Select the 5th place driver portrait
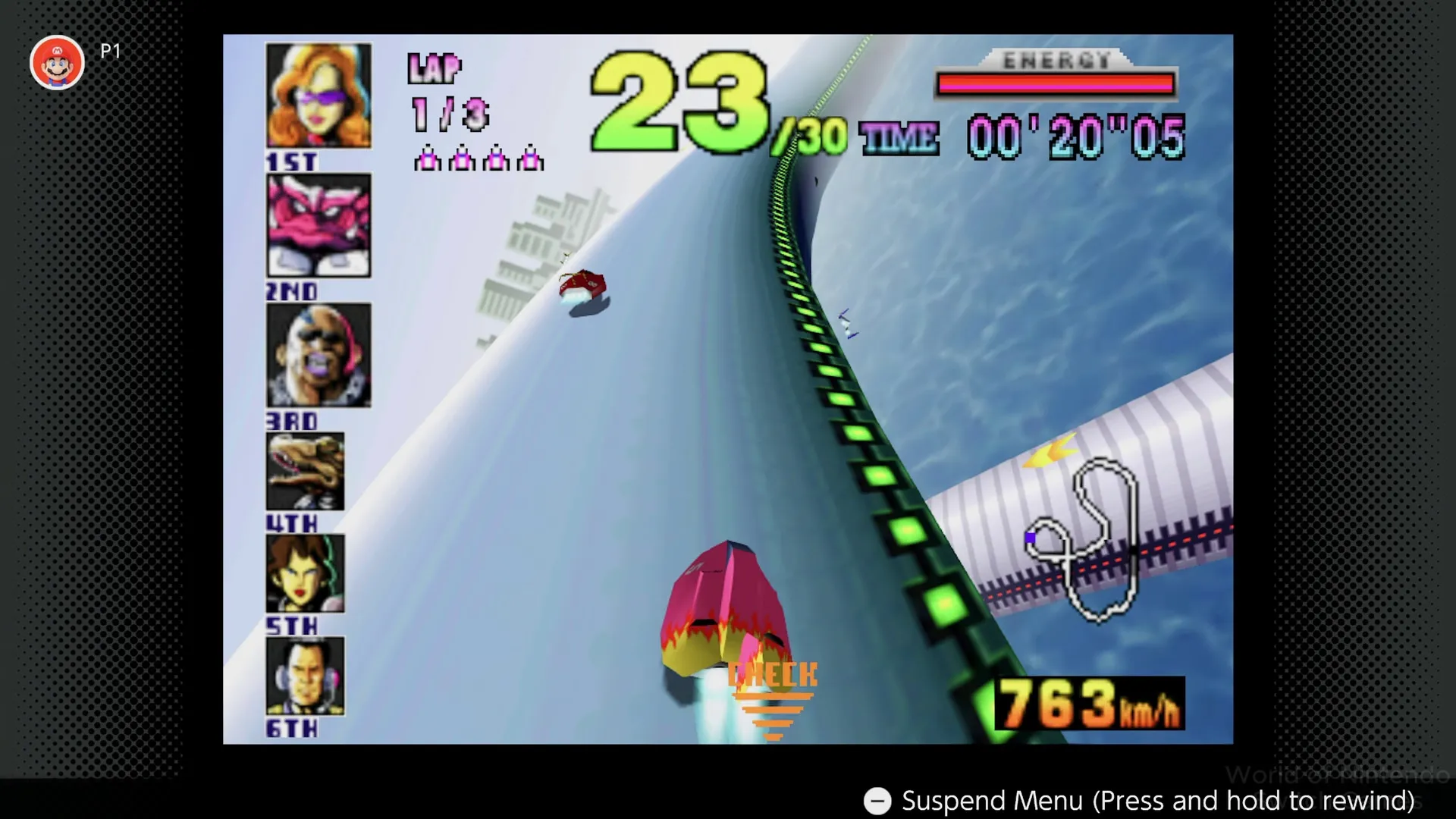 coord(303,574)
